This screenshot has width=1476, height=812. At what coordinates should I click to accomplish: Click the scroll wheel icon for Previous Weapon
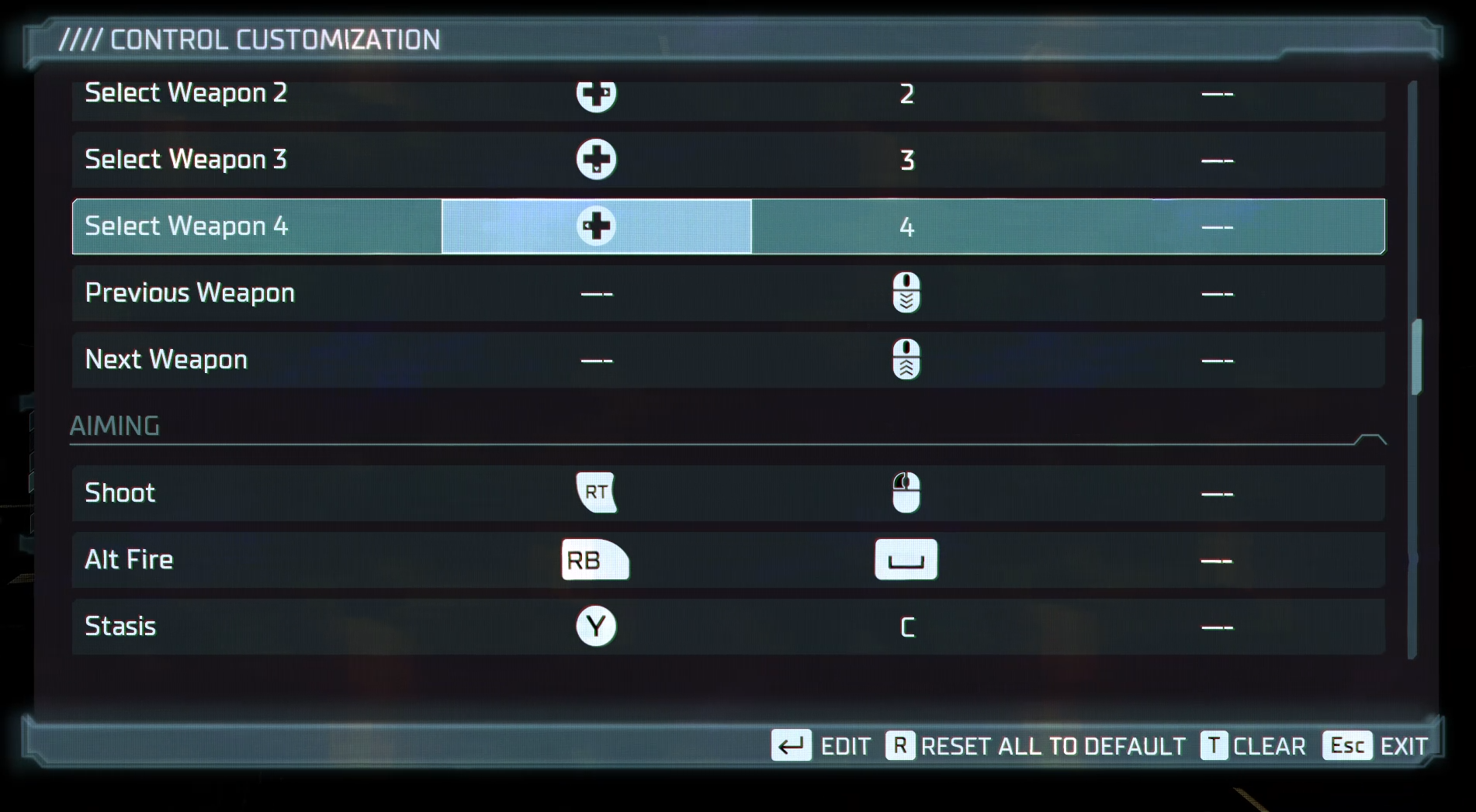[x=906, y=293]
